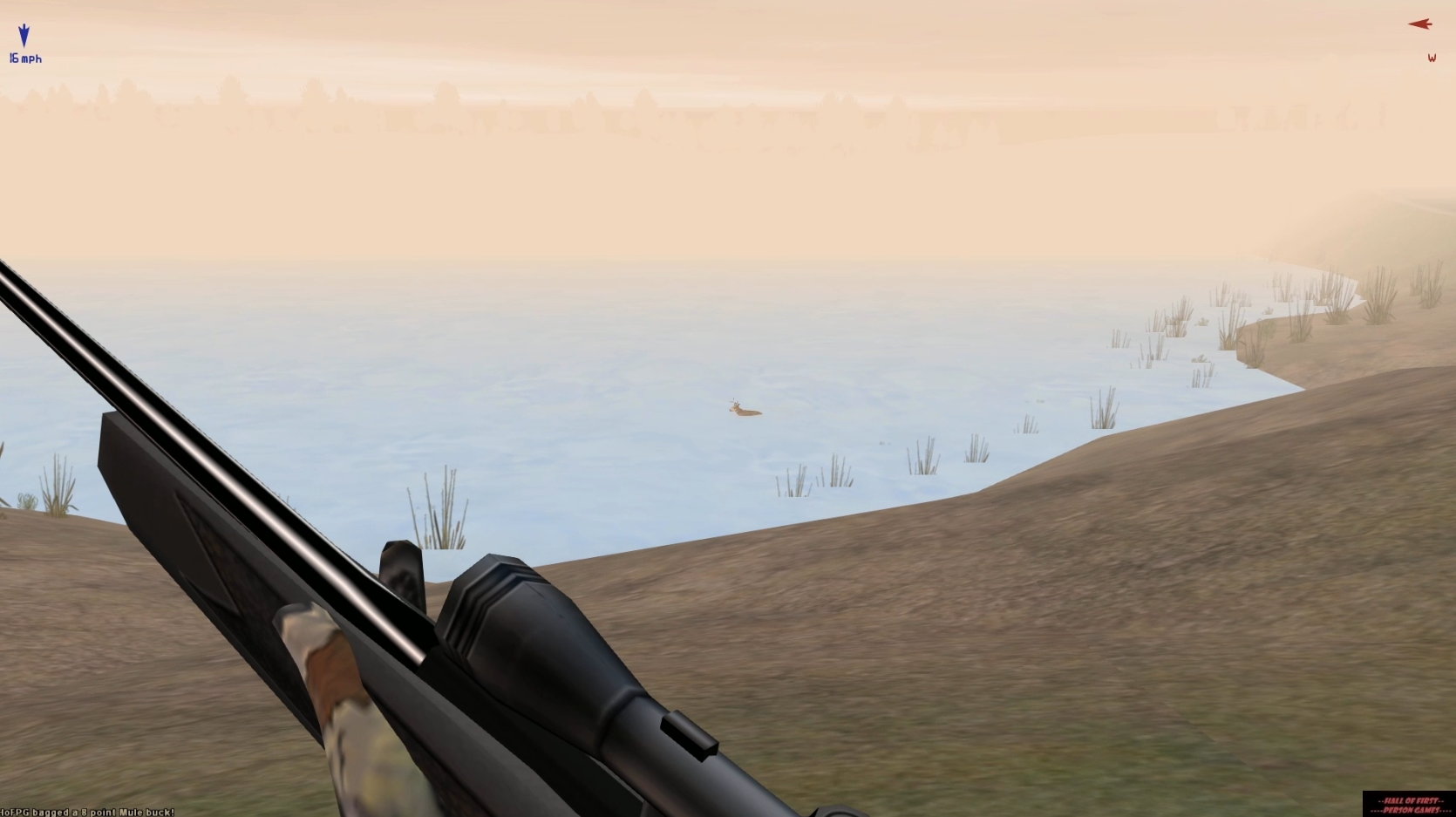Click the mule buck lying in the frozen lake

pos(742,408)
